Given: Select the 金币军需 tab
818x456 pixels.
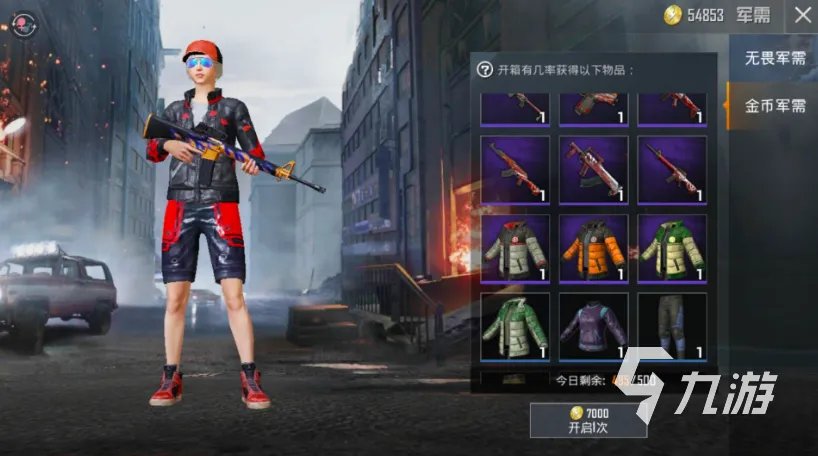Looking at the screenshot, I should click(x=774, y=106).
